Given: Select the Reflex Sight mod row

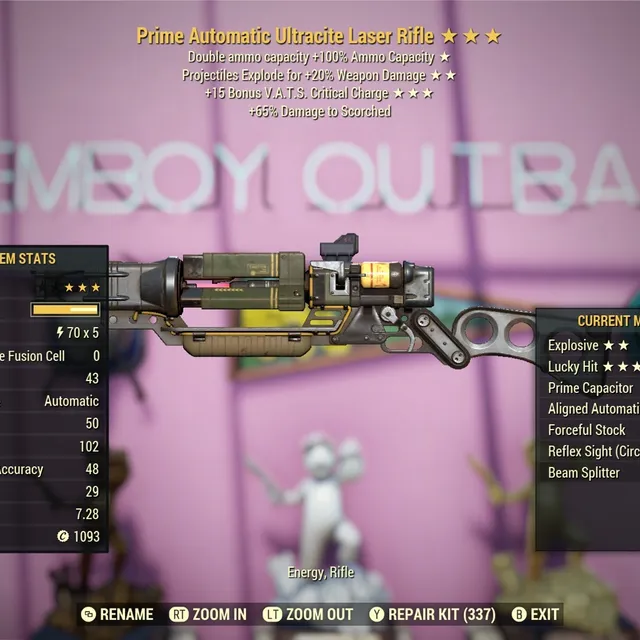Looking at the screenshot, I should (594, 451).
